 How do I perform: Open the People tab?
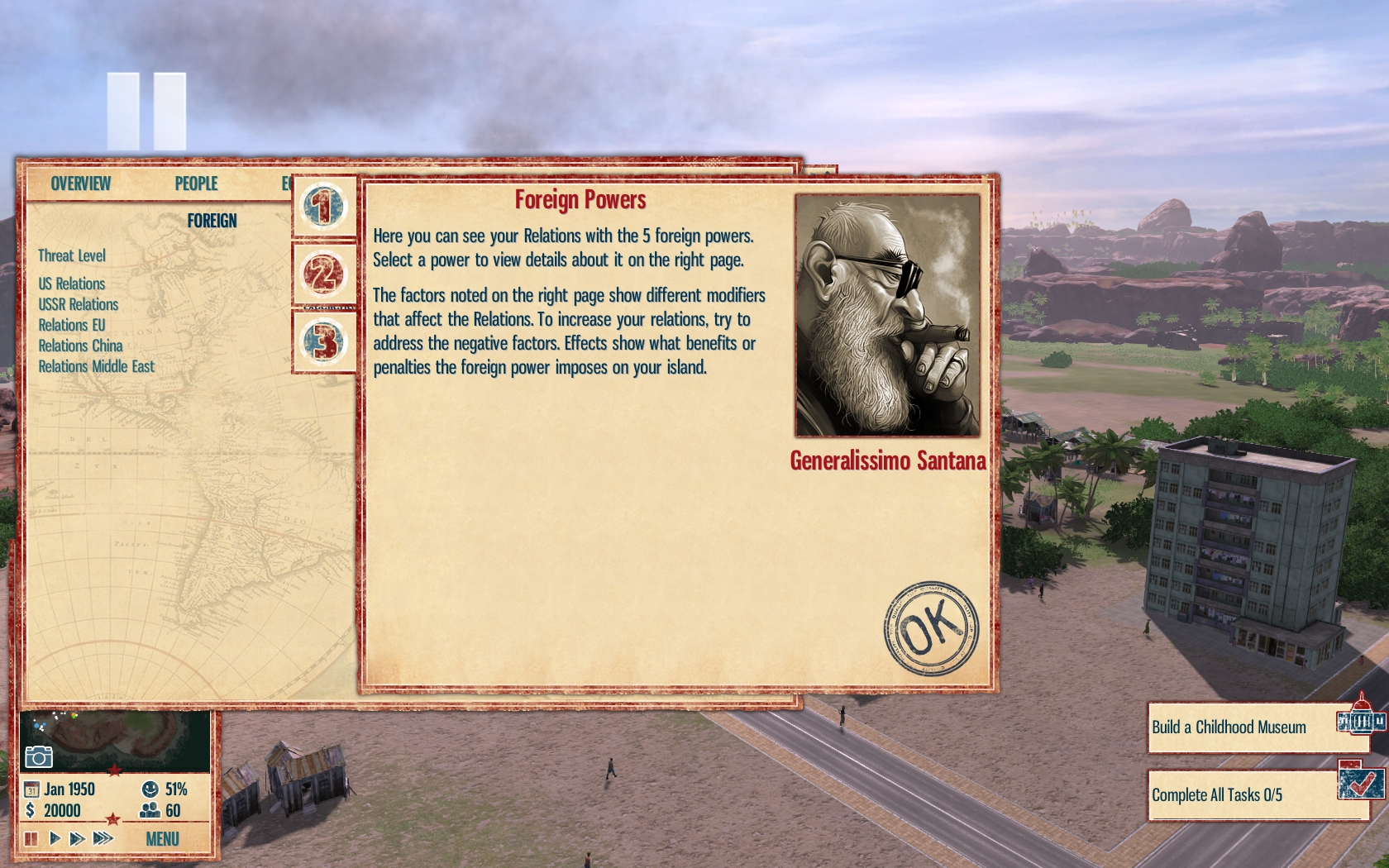click(x=196, y=184)
